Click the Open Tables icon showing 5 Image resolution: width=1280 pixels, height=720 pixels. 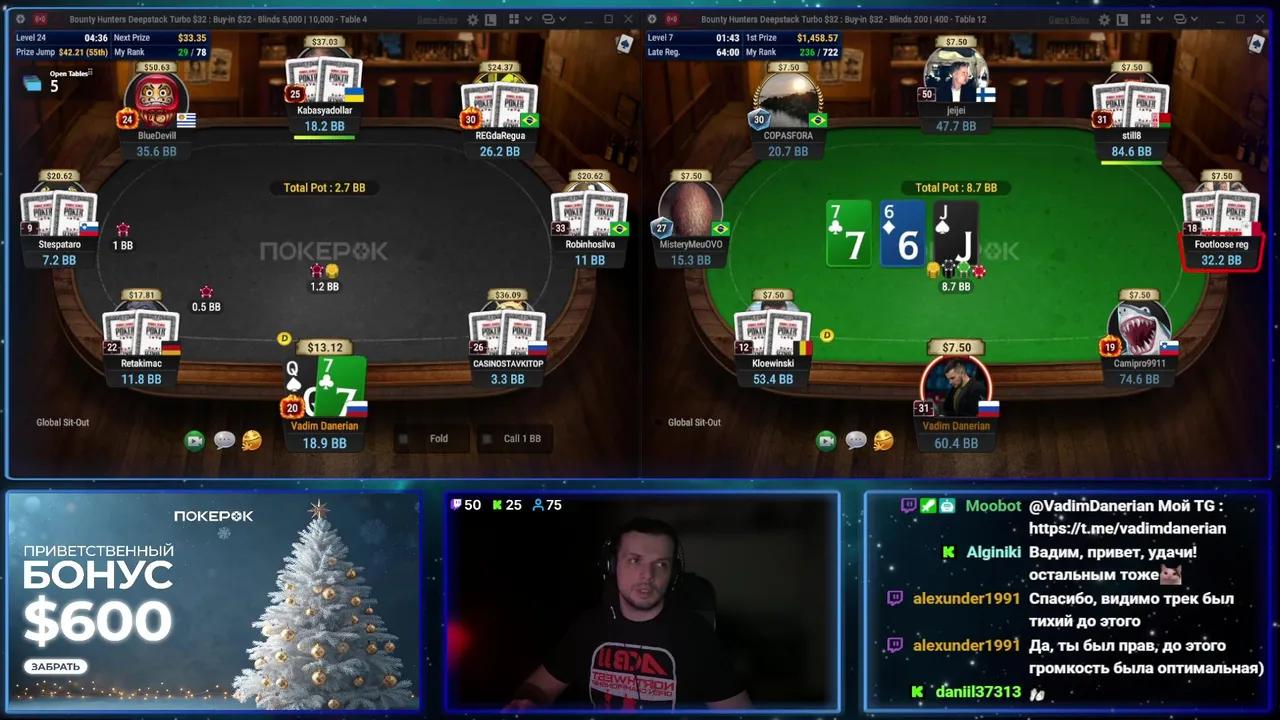click(x=33, y=85)
